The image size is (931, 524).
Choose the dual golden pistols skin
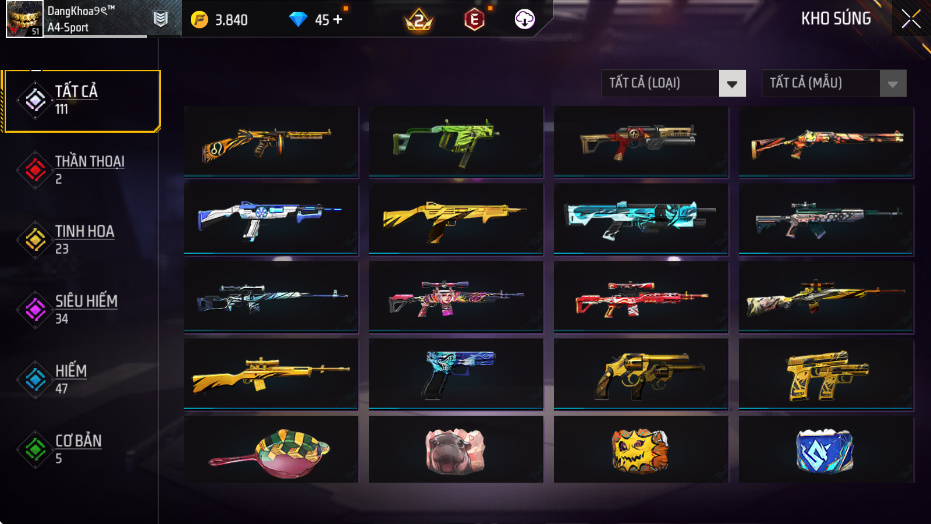coord(825,373)
